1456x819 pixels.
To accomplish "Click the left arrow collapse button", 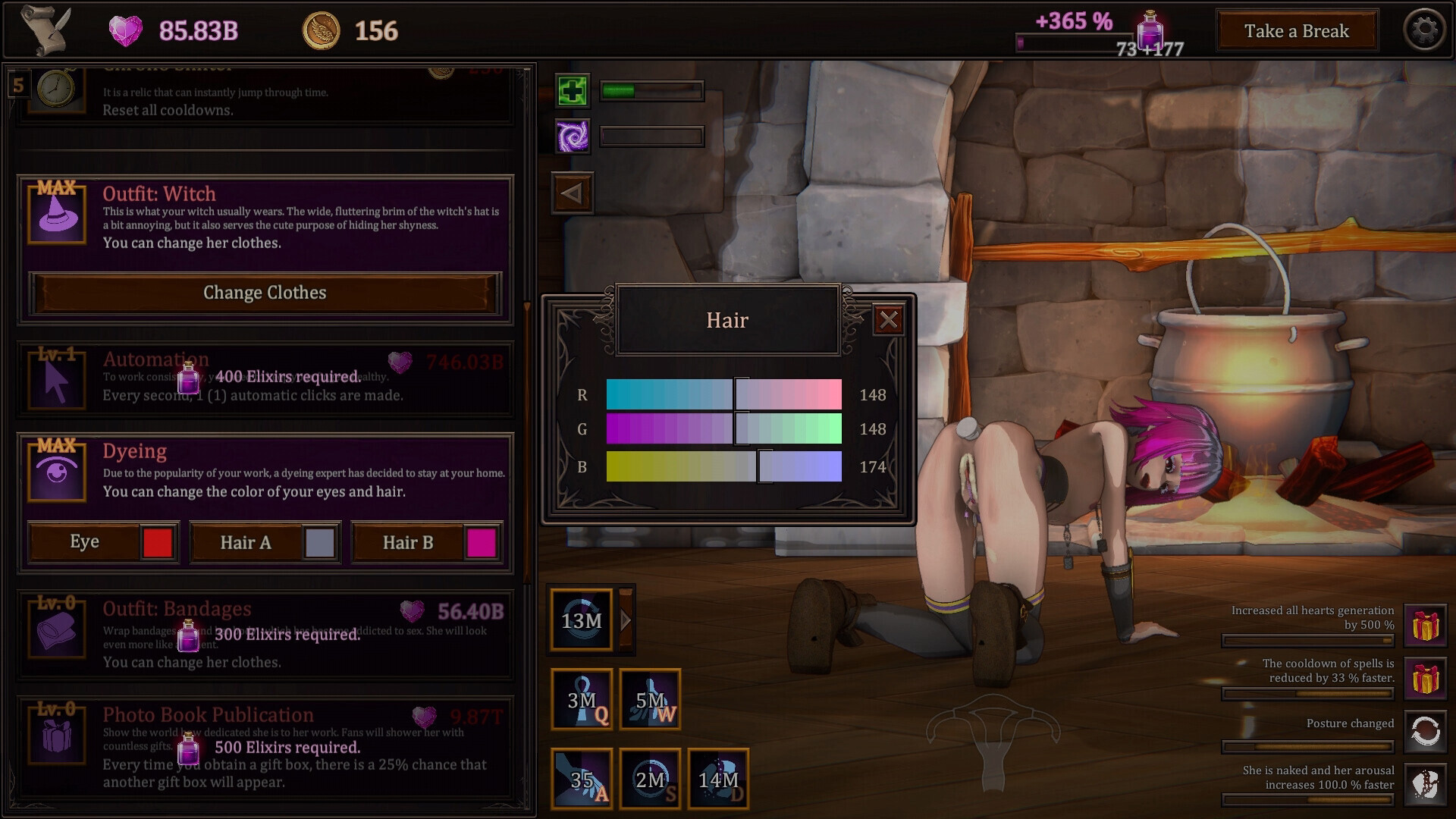I will click(572, 193).
